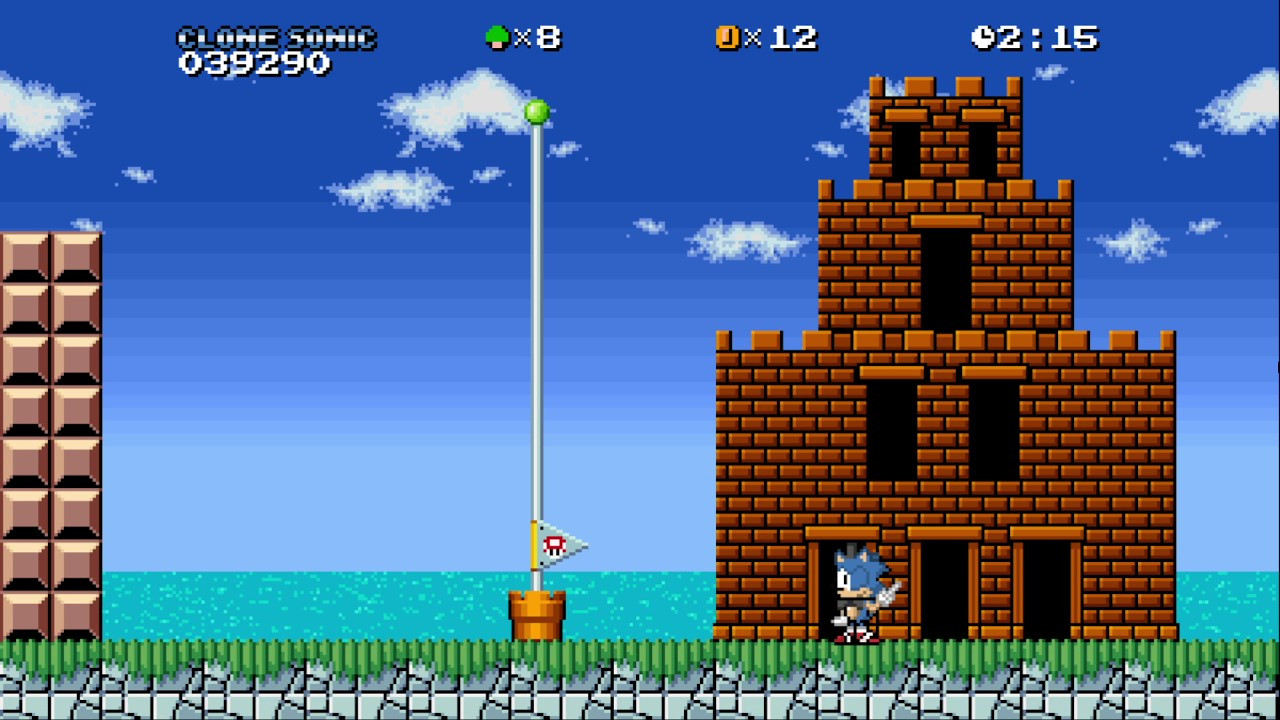Click the tall silver flagpole shaft

click(x=537, y=350)
